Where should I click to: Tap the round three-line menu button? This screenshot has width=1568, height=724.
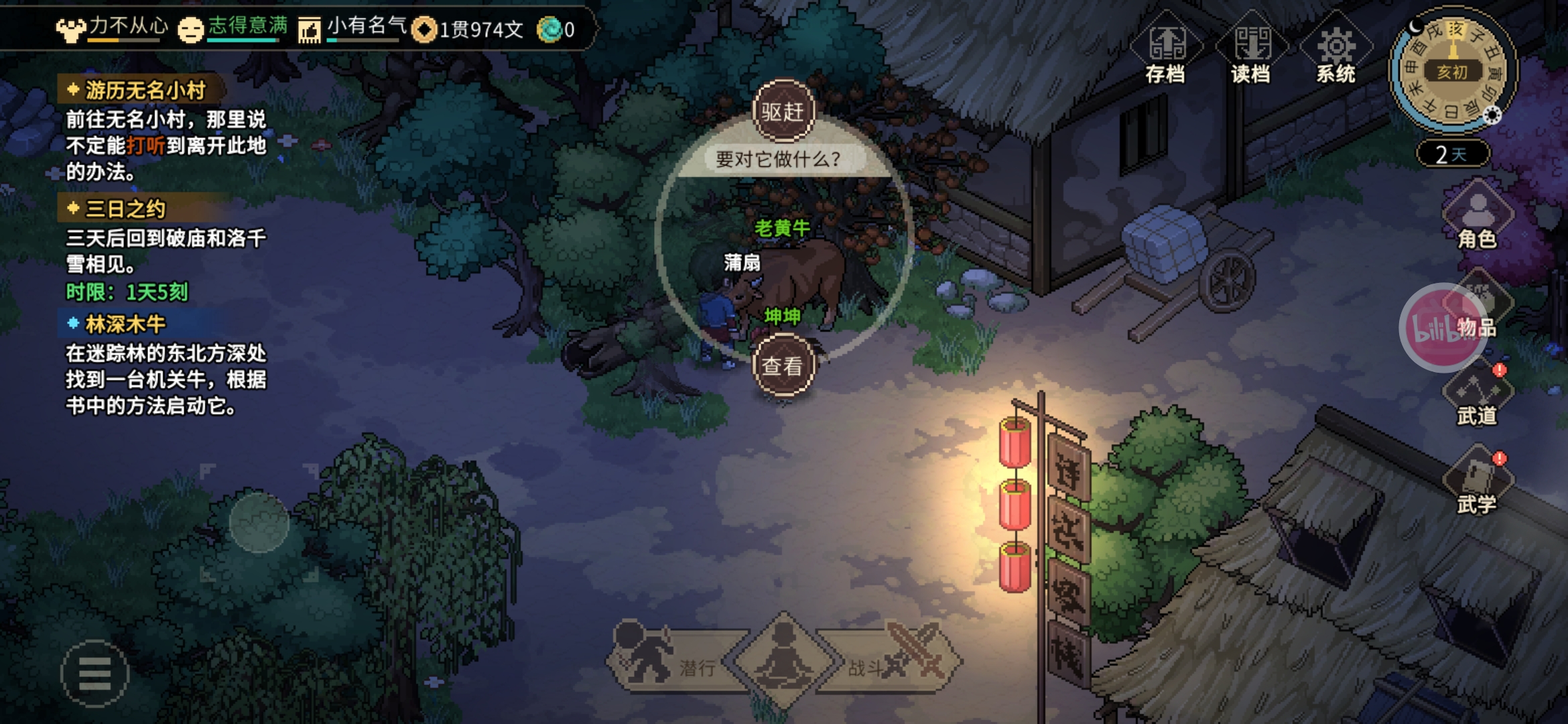94,673
